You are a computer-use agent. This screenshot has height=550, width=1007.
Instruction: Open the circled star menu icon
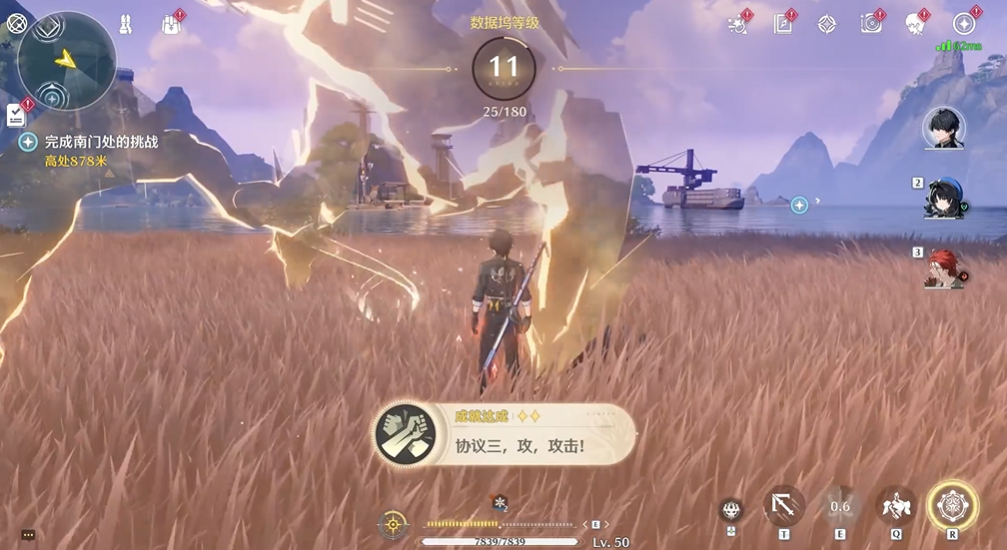click(964, 24)
